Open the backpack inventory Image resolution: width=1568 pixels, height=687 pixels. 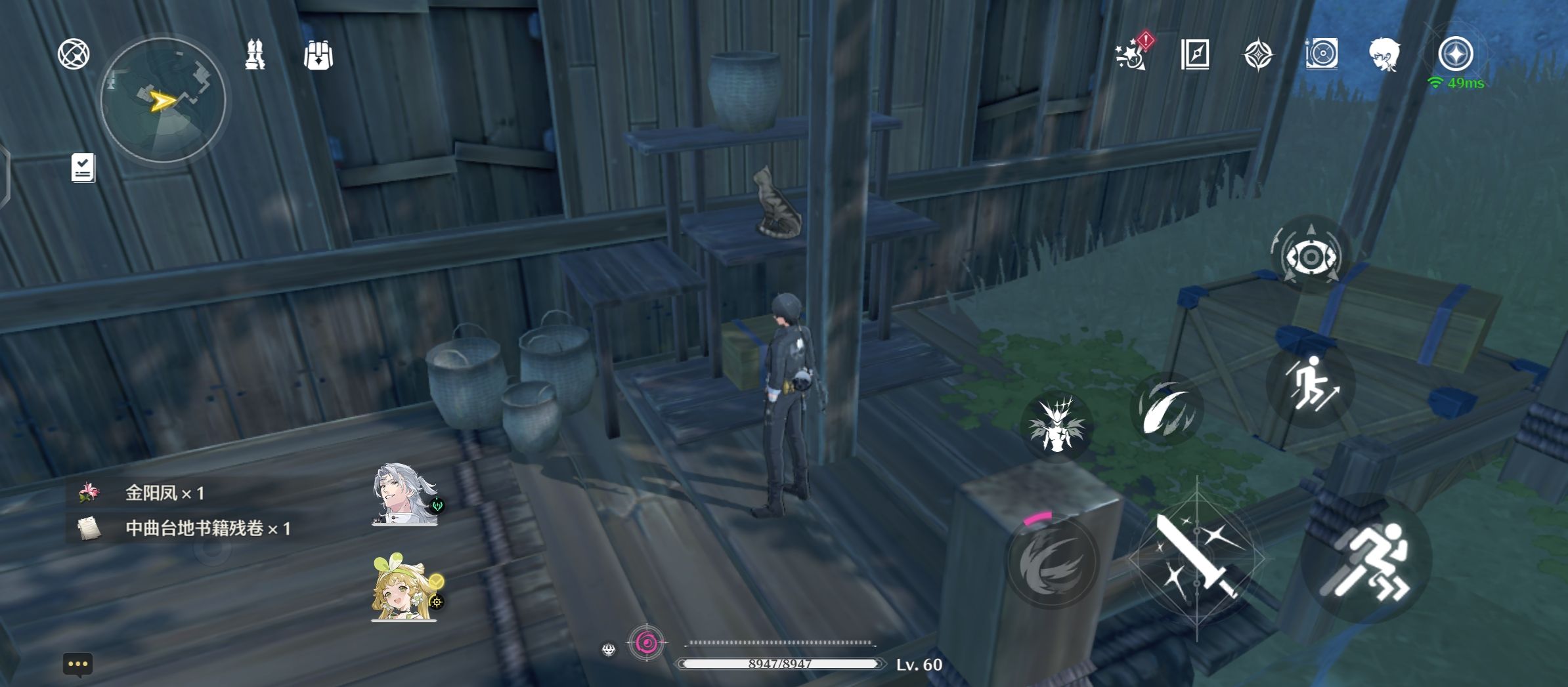point(318,55)
